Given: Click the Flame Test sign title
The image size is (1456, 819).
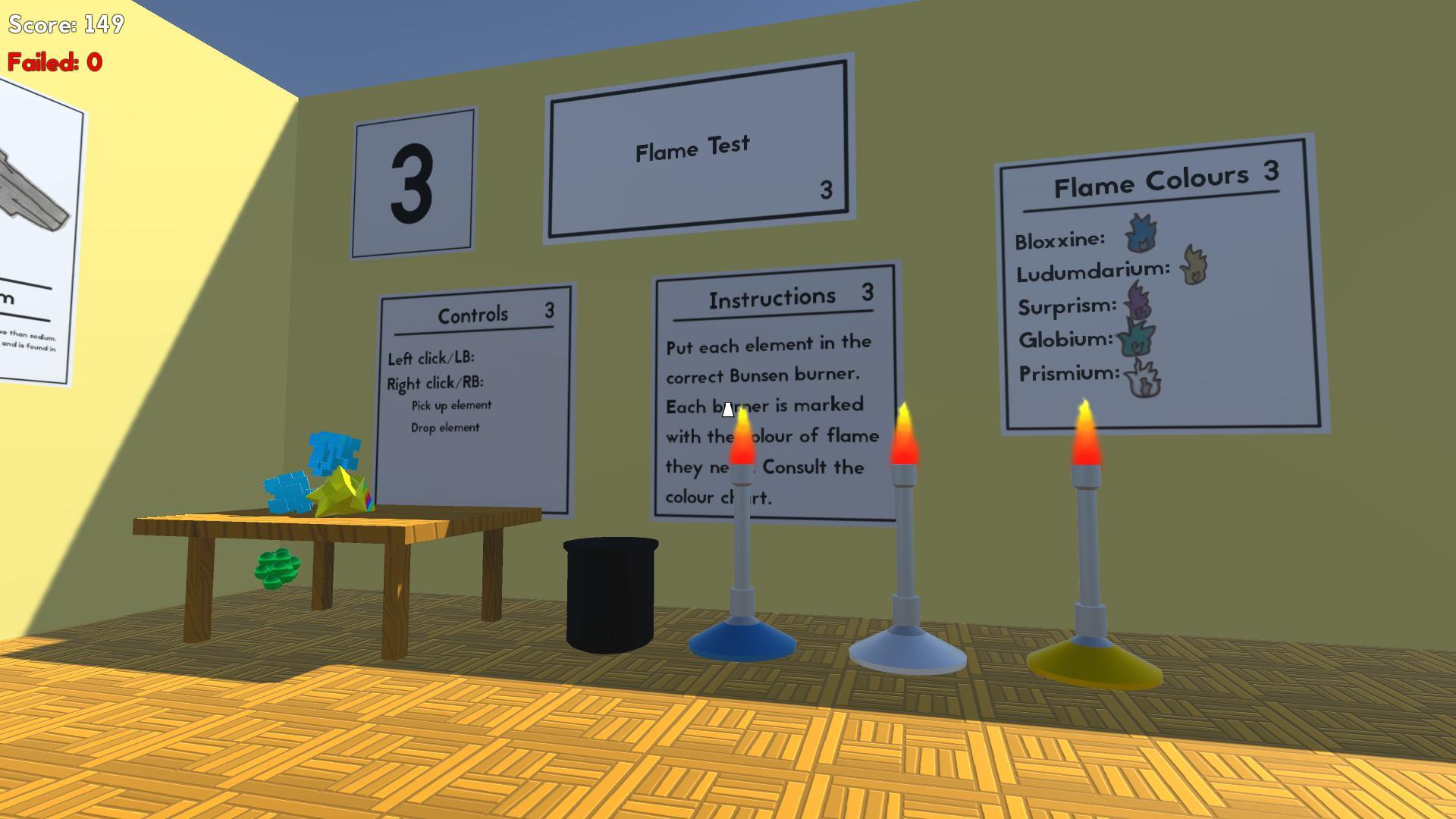Looking at the screenshot, I should pyautogui.click(x=693, y=149).
